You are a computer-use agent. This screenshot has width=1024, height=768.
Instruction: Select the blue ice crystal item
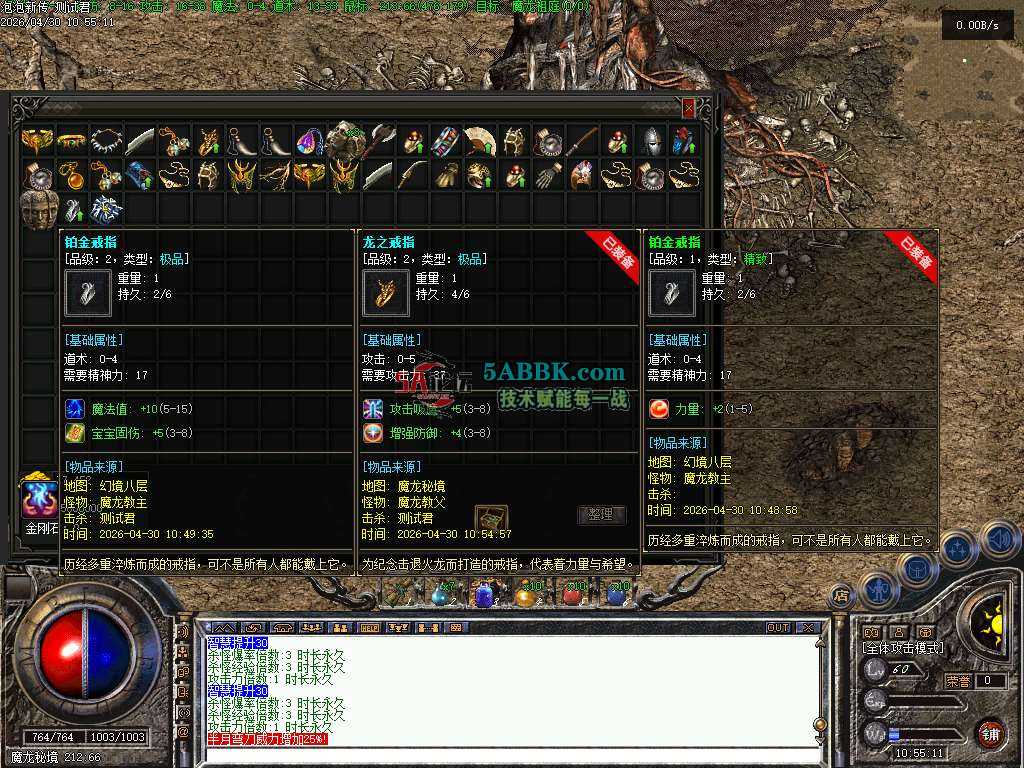(x=105, y=209)
